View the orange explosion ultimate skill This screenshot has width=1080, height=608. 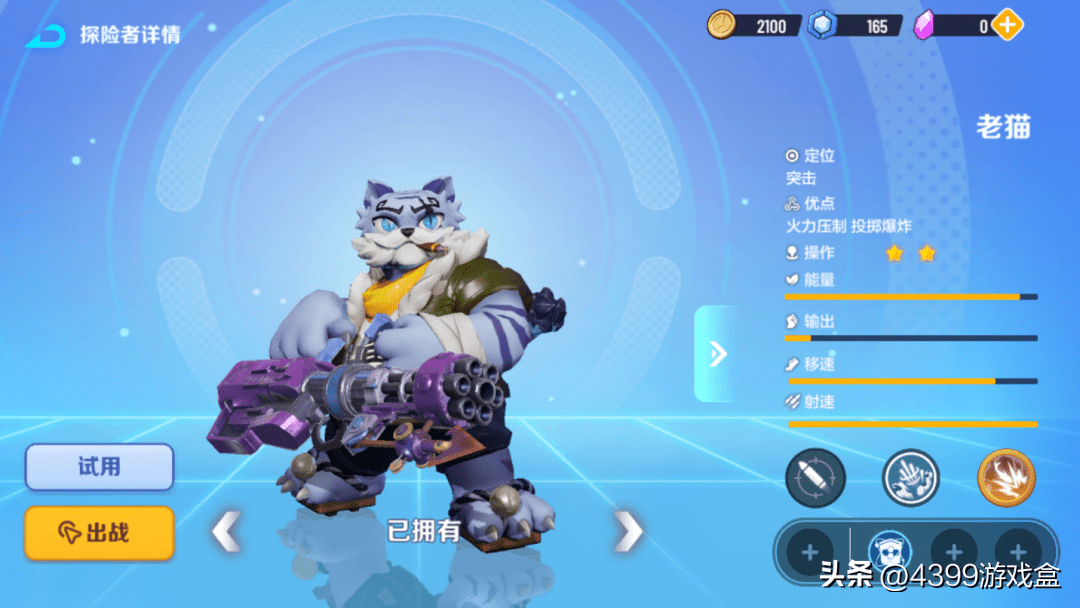1006,478
